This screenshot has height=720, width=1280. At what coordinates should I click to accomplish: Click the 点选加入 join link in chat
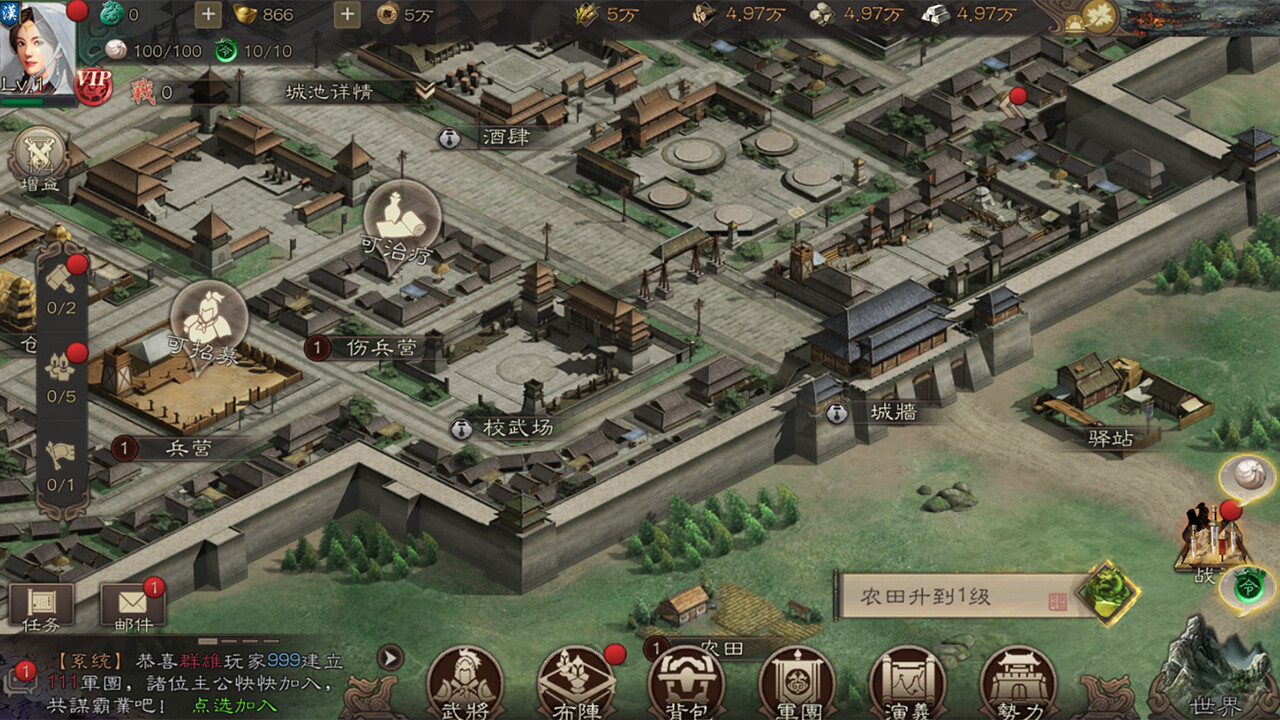[235, 705]
